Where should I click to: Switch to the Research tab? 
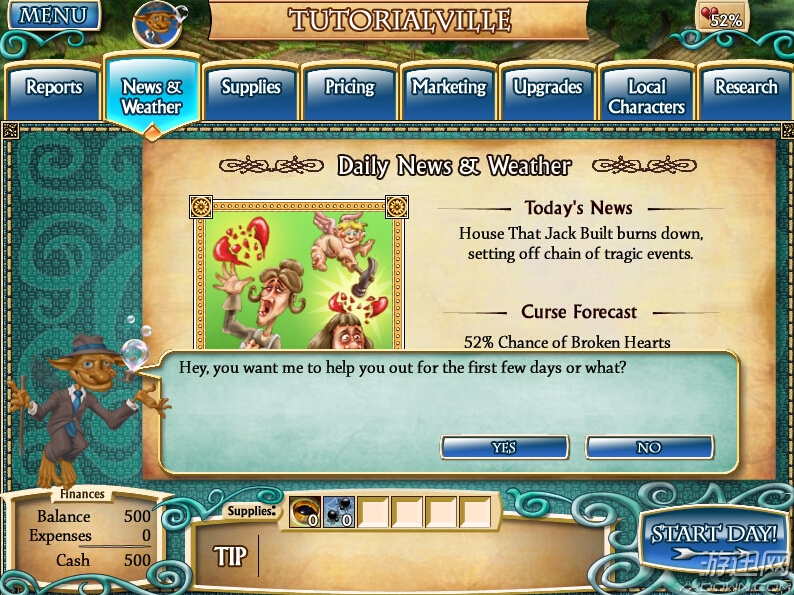tap(745, 90)
